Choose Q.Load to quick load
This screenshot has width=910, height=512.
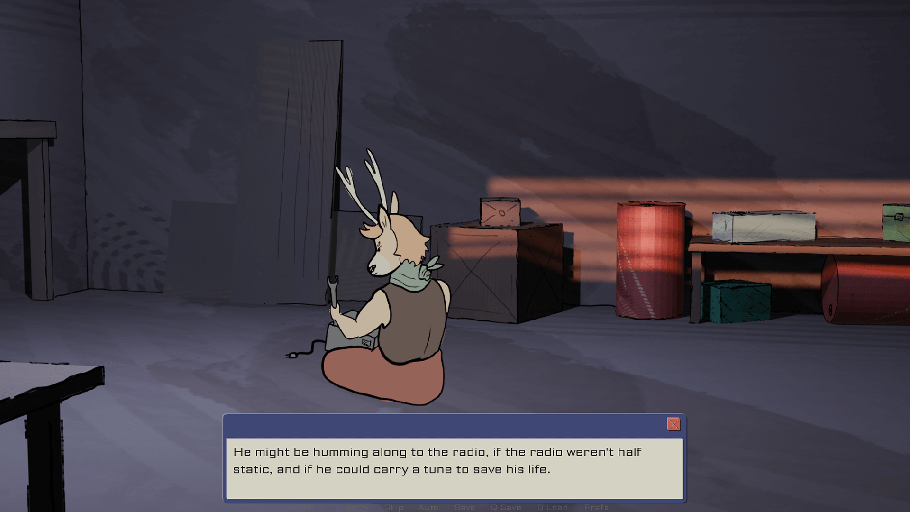[x=551, y=507]
